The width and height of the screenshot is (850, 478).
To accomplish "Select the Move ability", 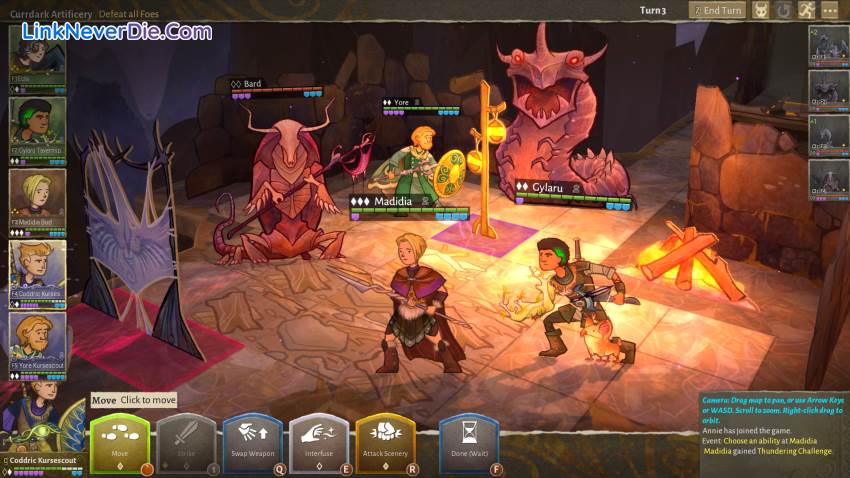I will point(120,441).
